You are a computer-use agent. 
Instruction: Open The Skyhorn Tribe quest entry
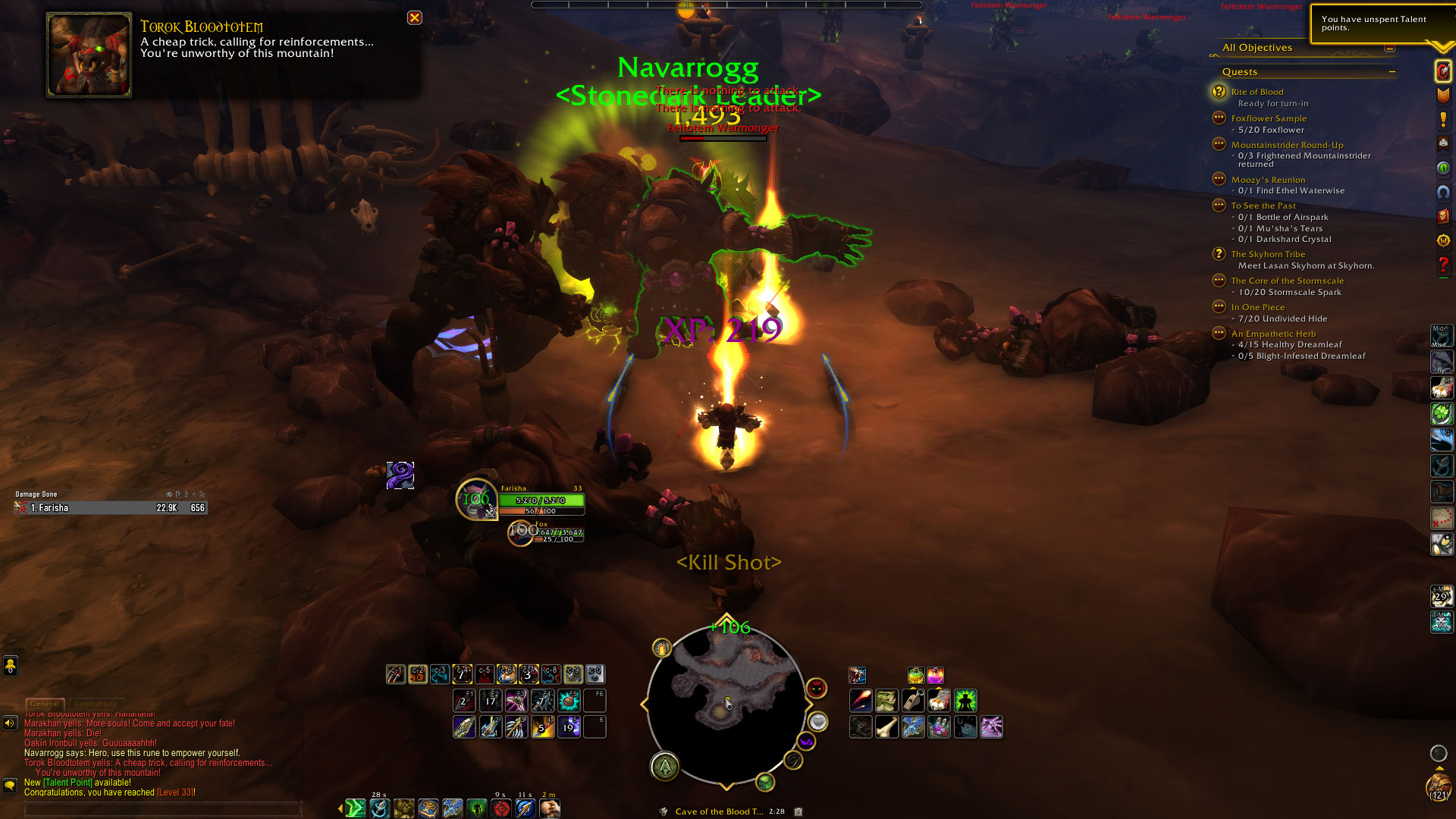1268,254
